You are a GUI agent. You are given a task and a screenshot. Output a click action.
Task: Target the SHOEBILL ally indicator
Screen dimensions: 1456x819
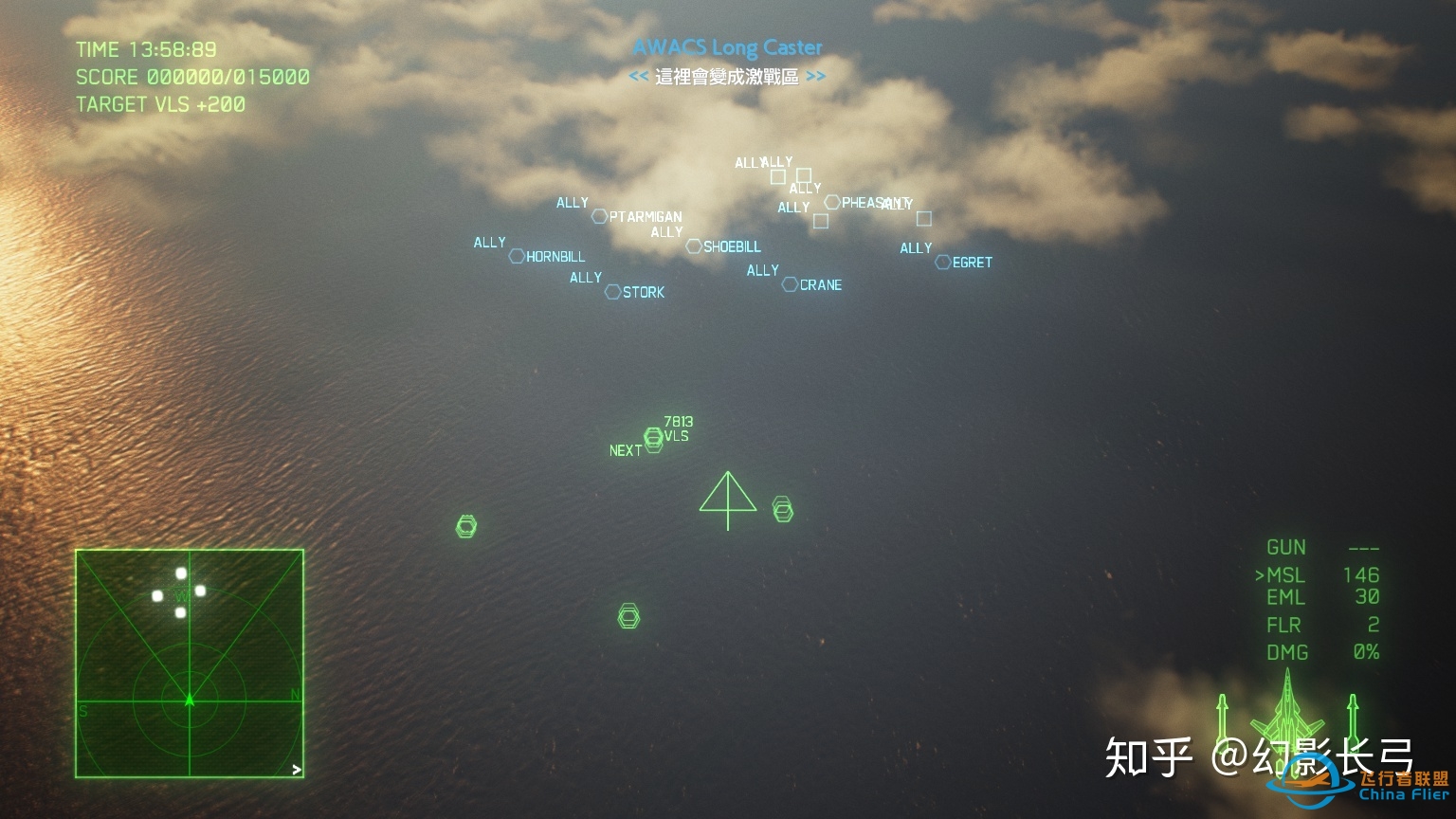pos(695,246)
